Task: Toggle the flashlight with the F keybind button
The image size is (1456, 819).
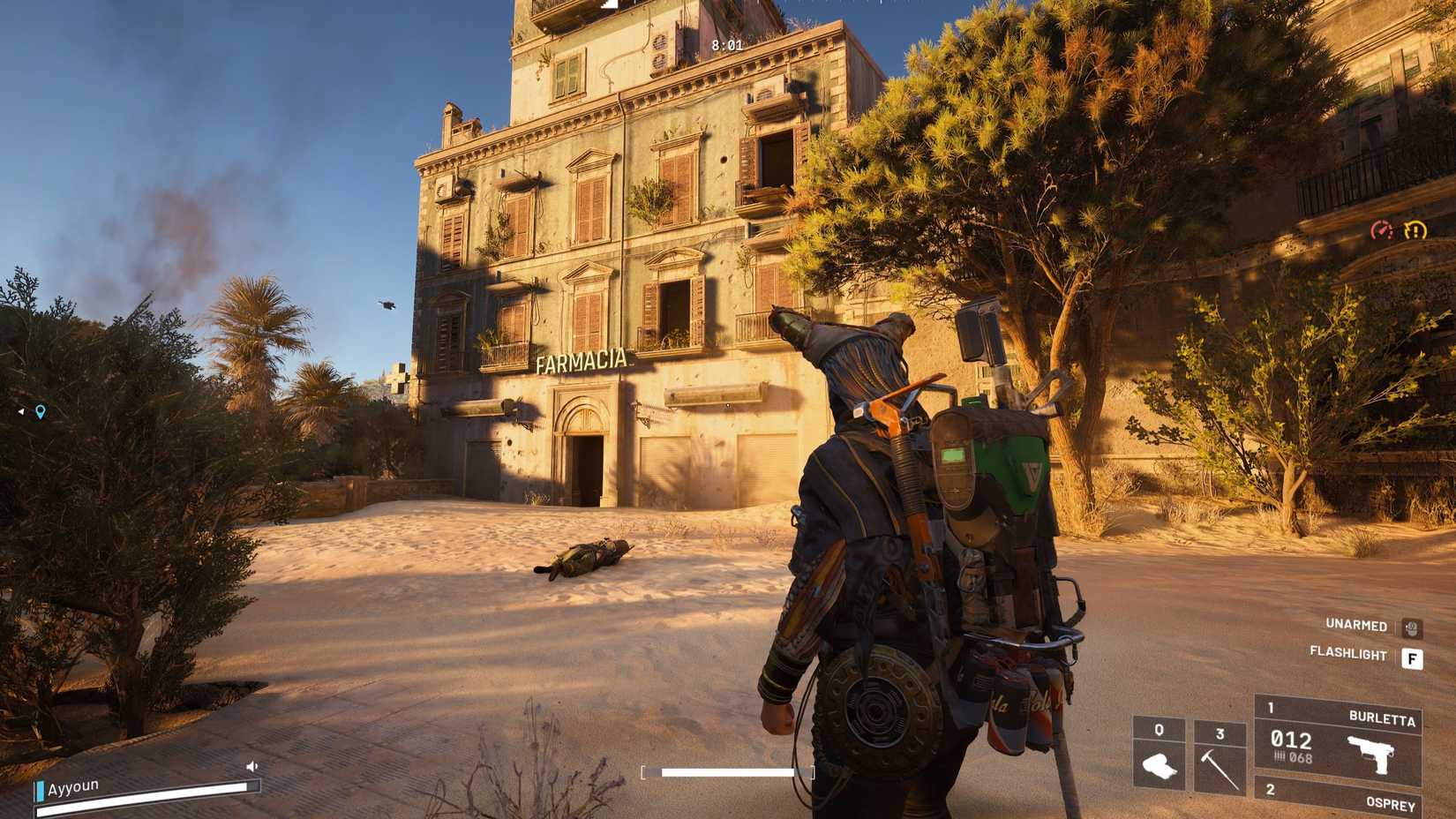Action: pos(1413,657)
